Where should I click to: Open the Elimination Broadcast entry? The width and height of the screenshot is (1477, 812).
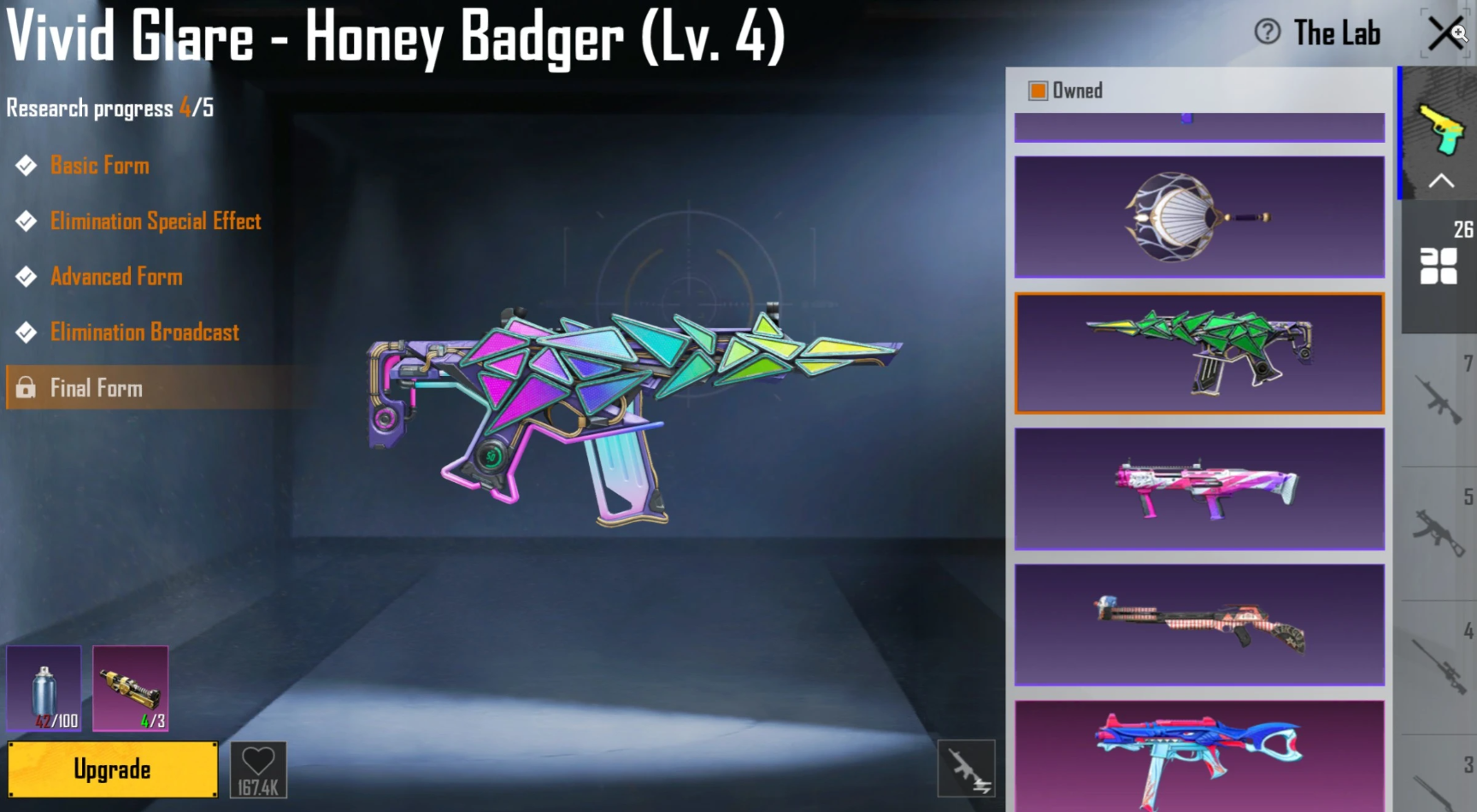pyautogui.click(x=144, y=332)
